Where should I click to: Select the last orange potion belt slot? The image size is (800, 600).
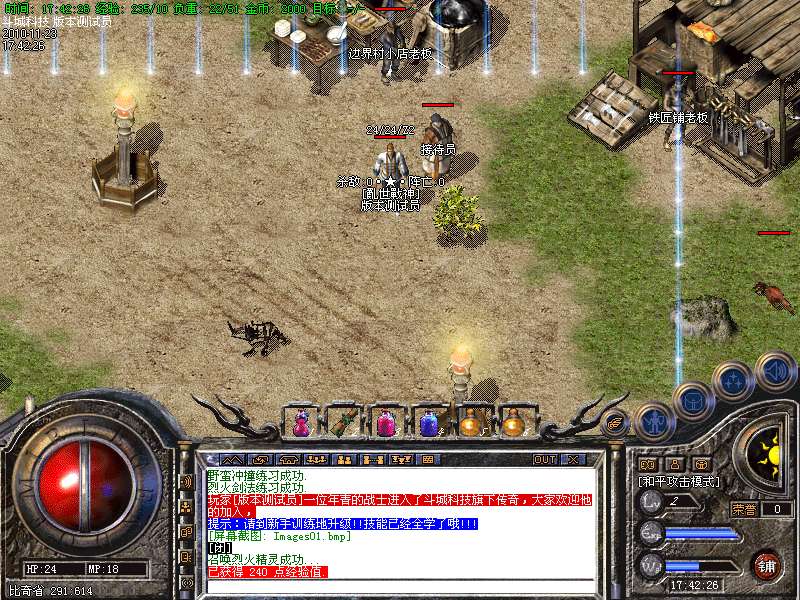click(x=514, y=423)
